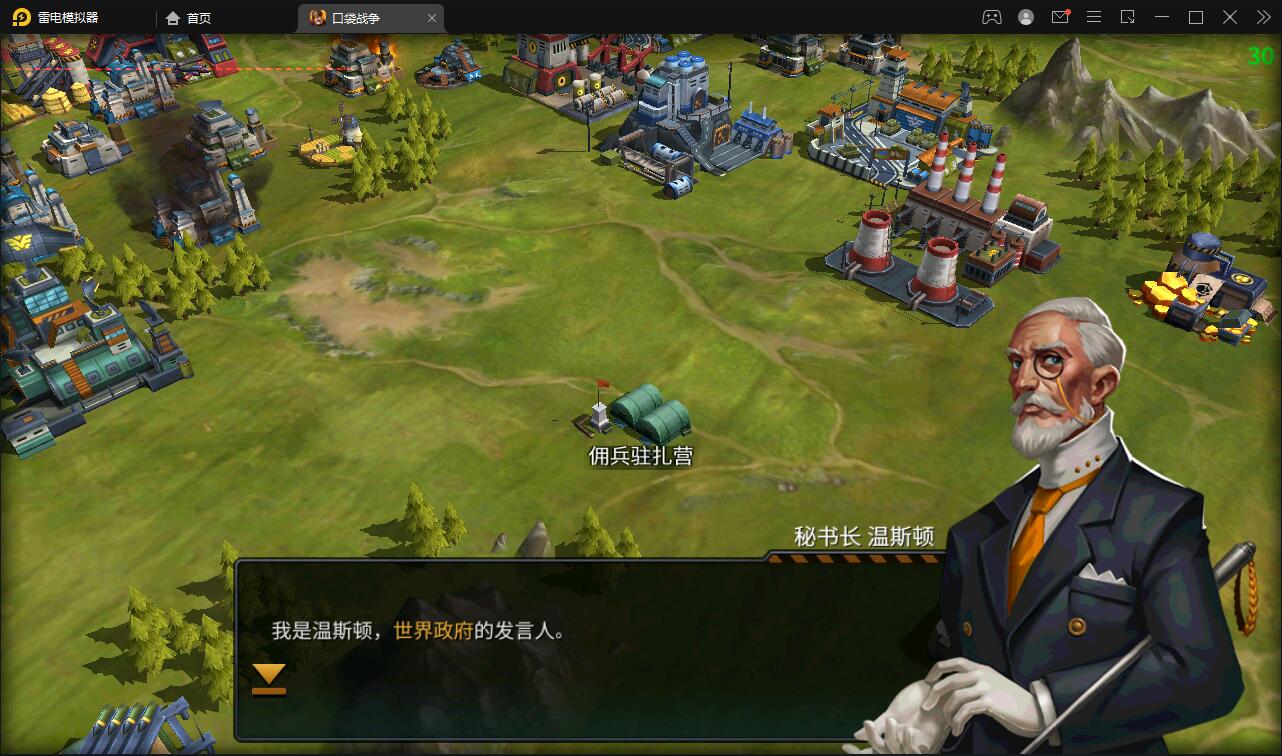The width and height of the screenshot is (1282, 756).
Task: Close the 口袋战争 game tab
Action: (431, 17)
